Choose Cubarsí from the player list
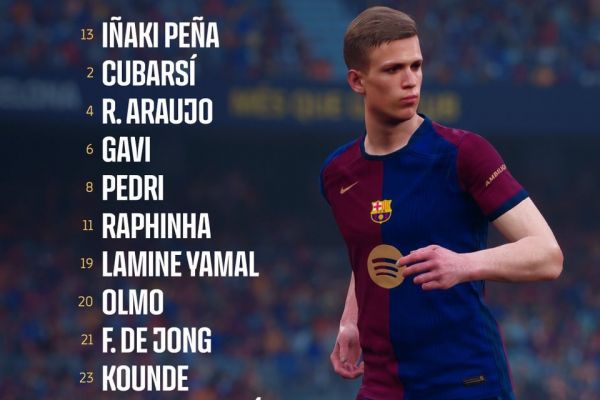The height and width of the screenshot is (400, 600). (149, 73)
